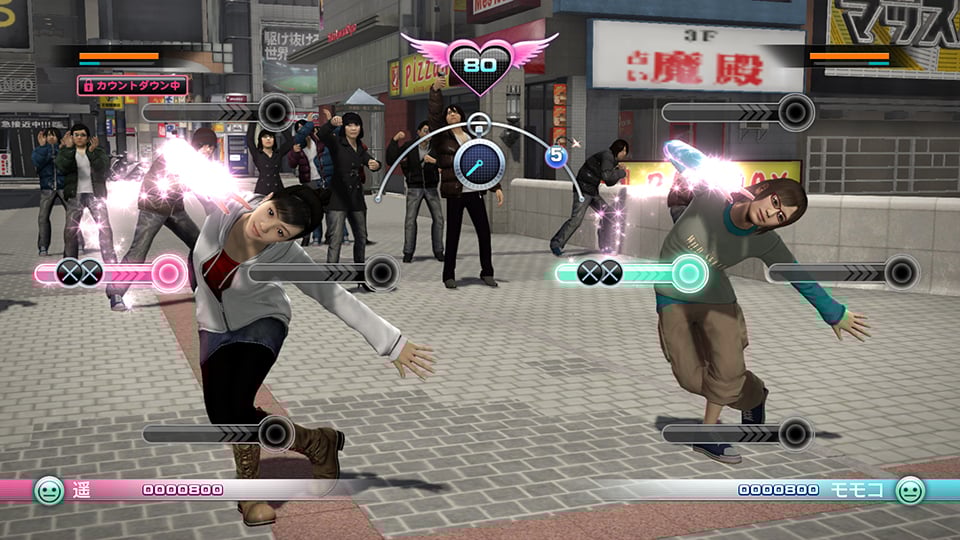Hit the glowing teal note target

(x=689, y=272)
